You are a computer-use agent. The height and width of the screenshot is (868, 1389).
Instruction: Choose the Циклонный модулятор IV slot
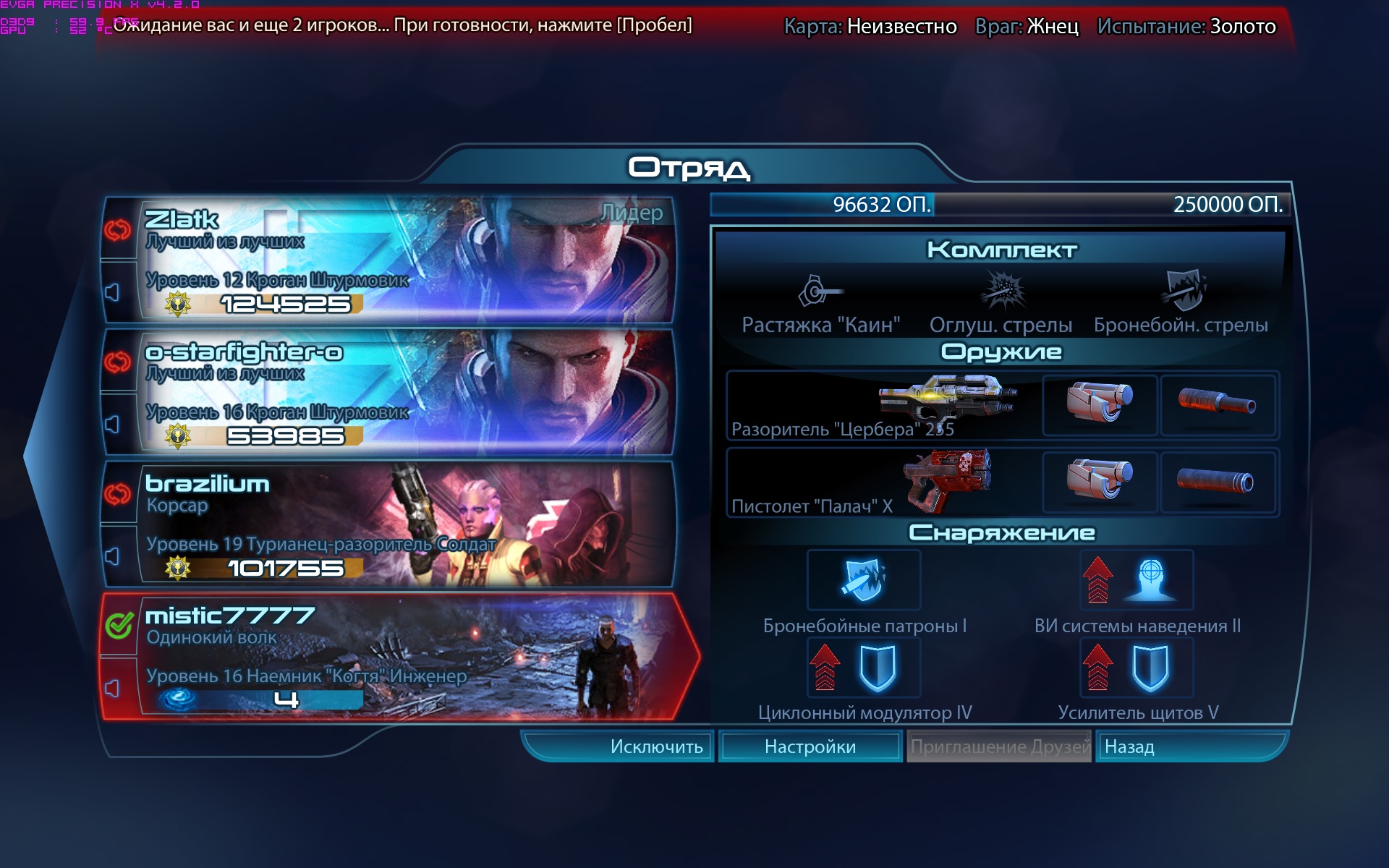(863, 667)
